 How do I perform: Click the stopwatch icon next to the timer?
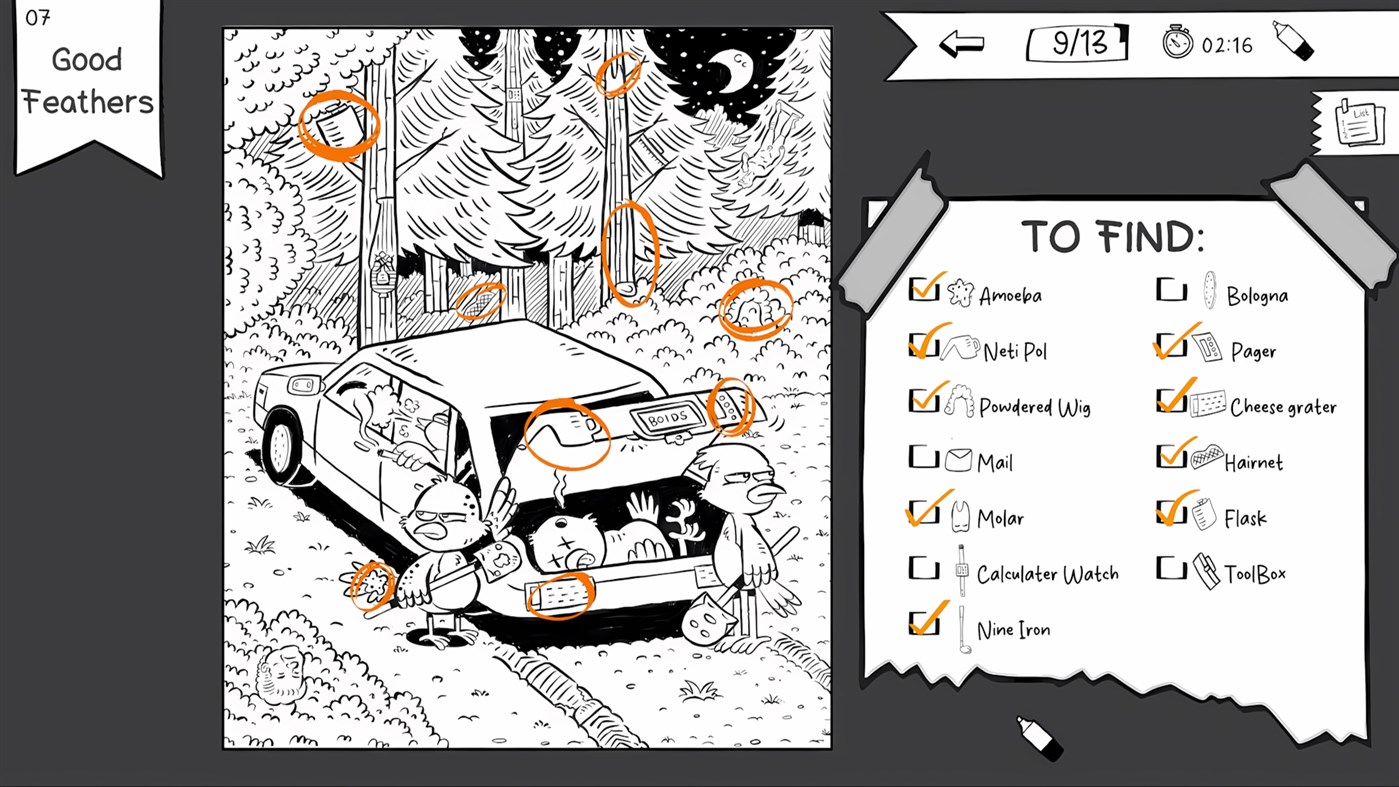click(1177, 42)
